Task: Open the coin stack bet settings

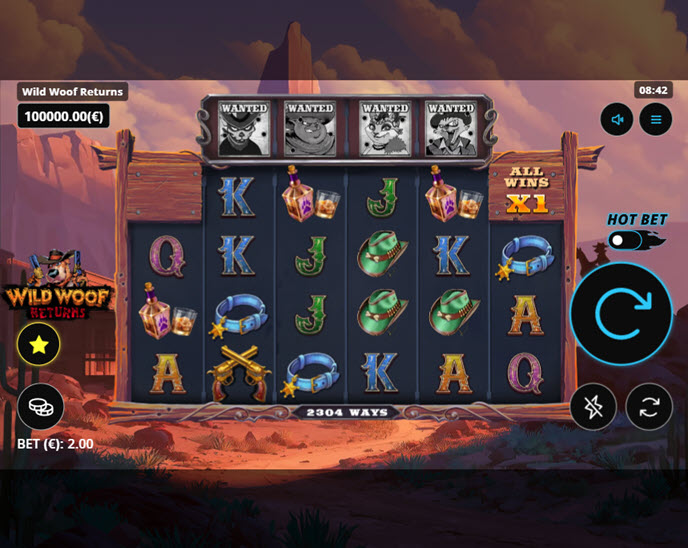Action: click(41, 406)
